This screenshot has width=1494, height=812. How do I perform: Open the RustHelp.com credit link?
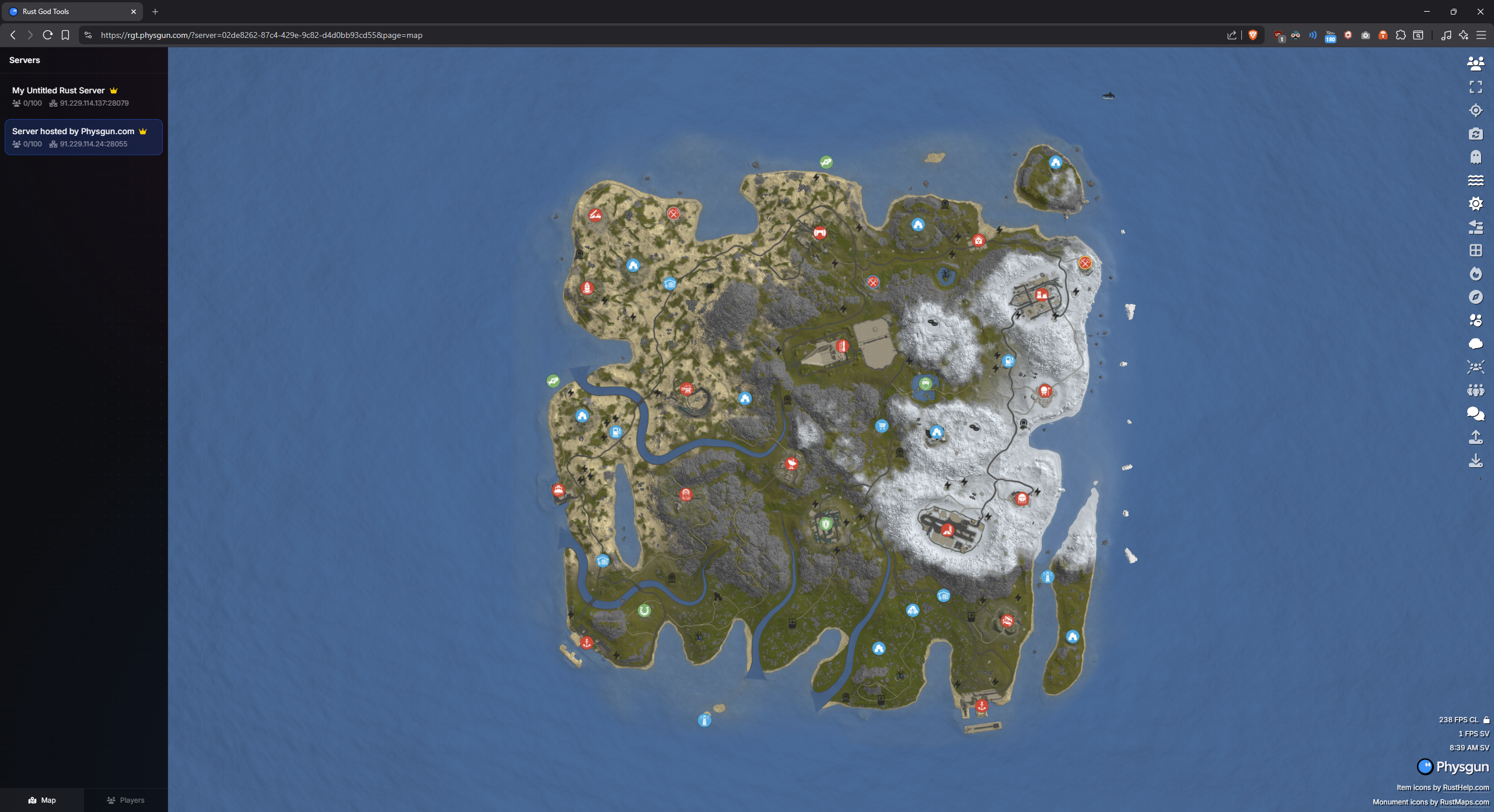point(1465,787)
